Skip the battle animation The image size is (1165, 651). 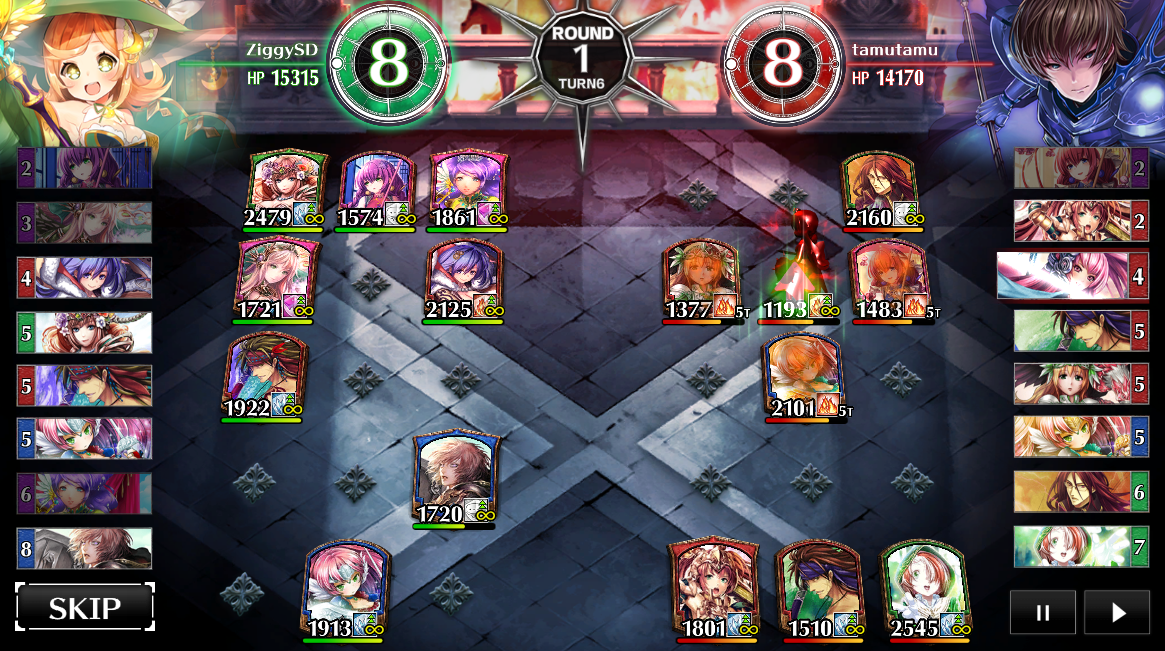tap(85, 607)
